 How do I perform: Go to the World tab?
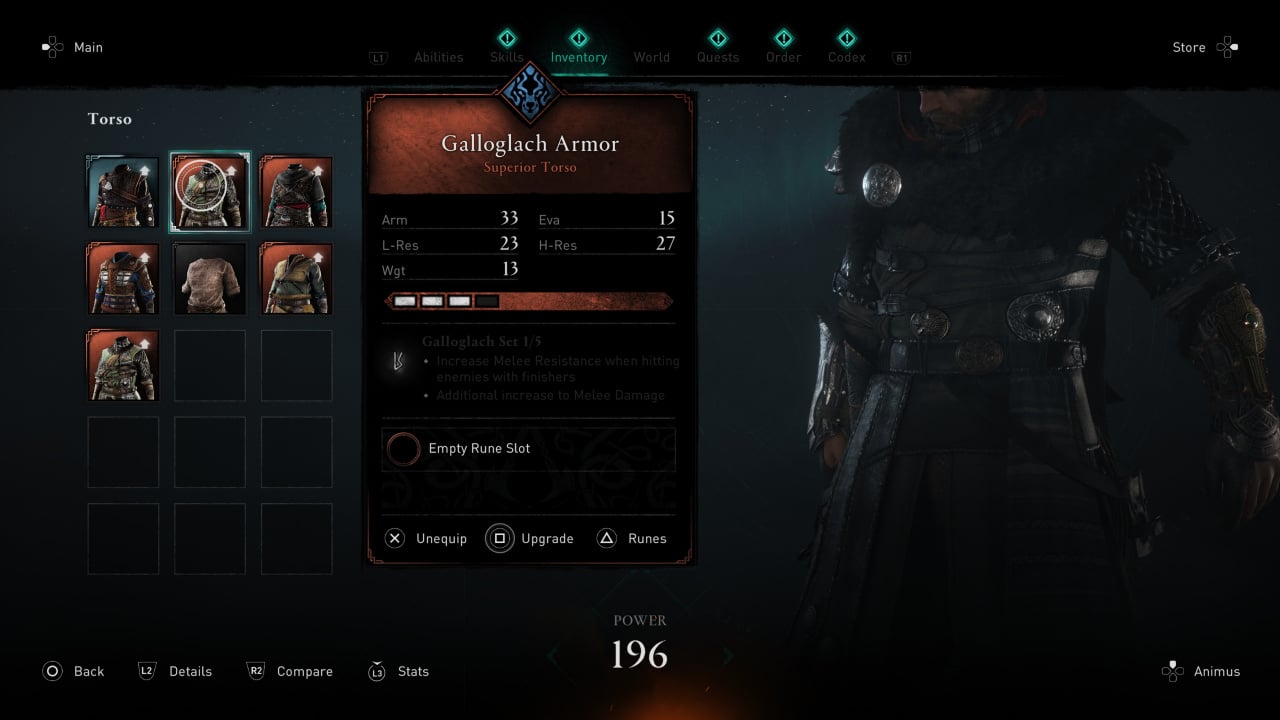(651, 57)
